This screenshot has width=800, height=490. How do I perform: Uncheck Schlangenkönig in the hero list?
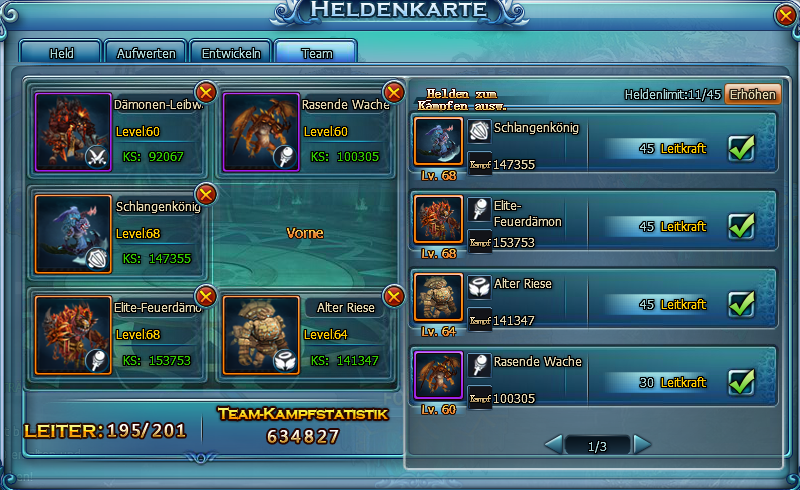741,148
